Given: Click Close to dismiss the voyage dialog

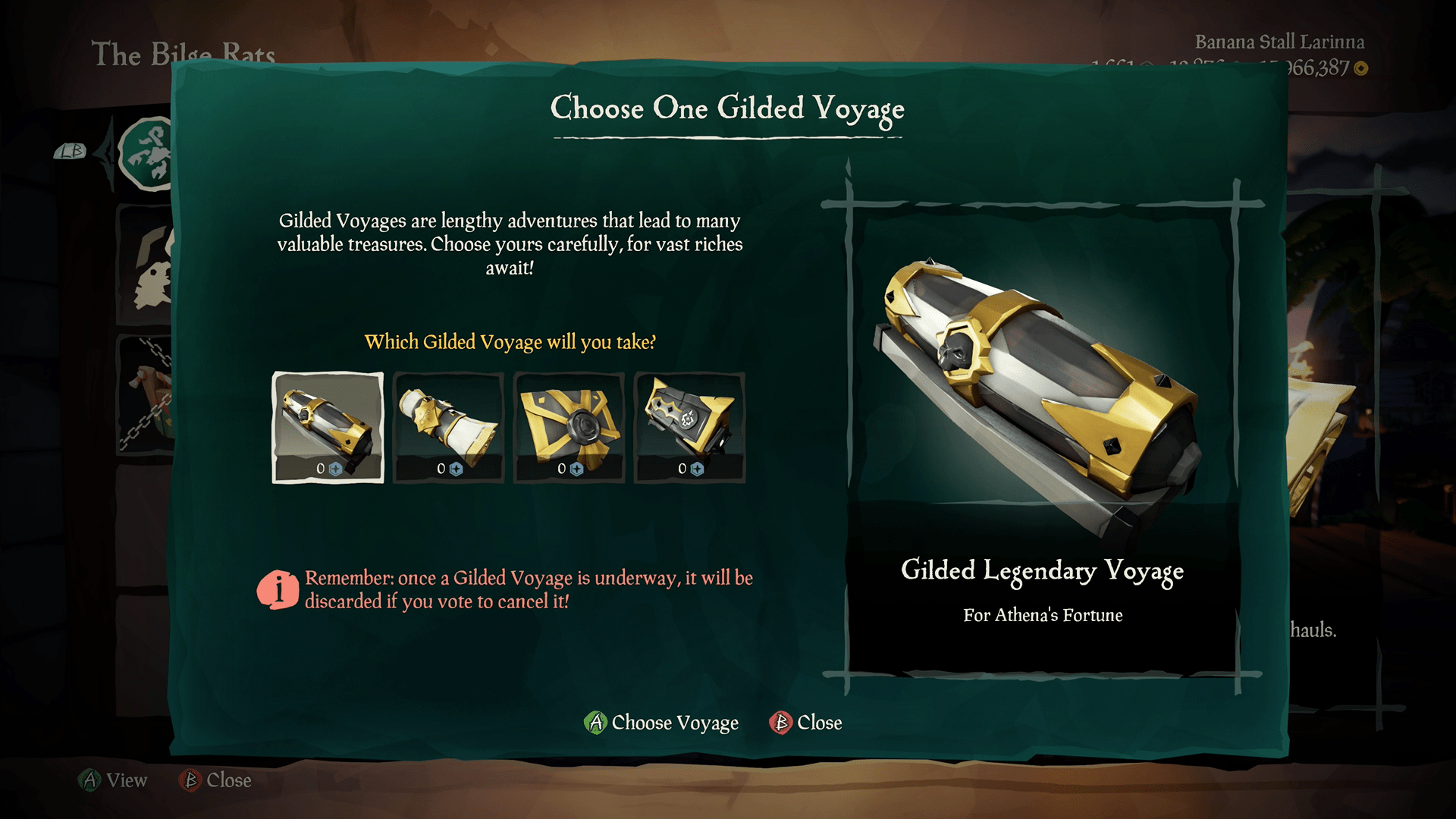Looking at the screenshot, I should (x=807, y=723).
